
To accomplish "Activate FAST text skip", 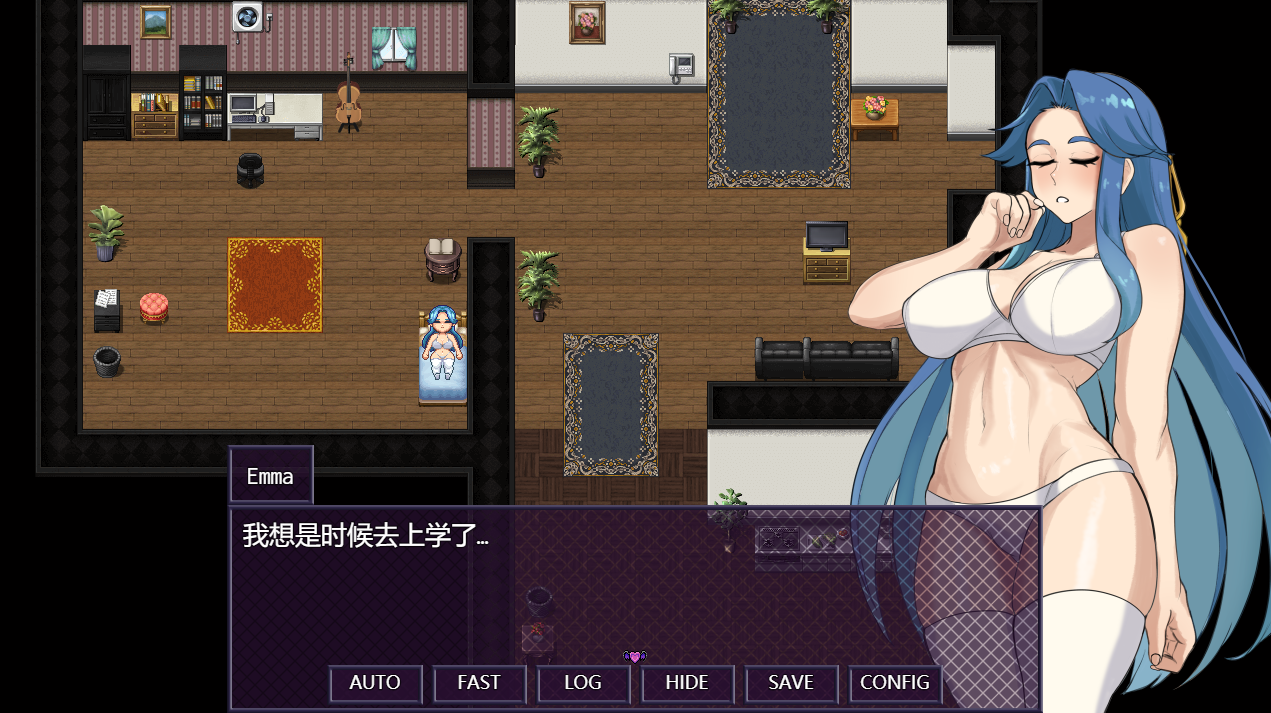I will pyautogui.click(x=479, y=683).
